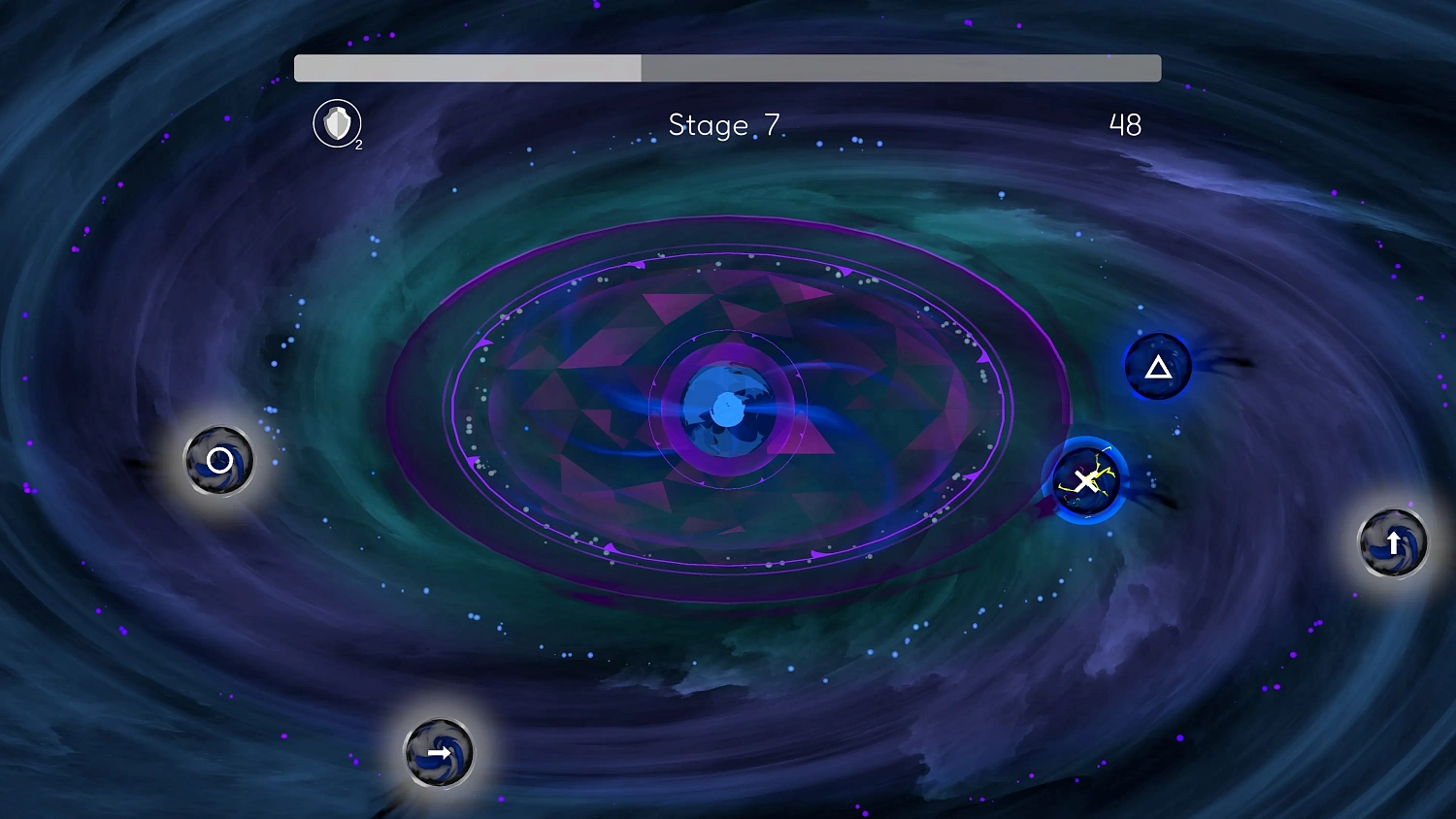Select the Stage 7 heading
The width and height of the screenshot is (1456, 819).
723,124
